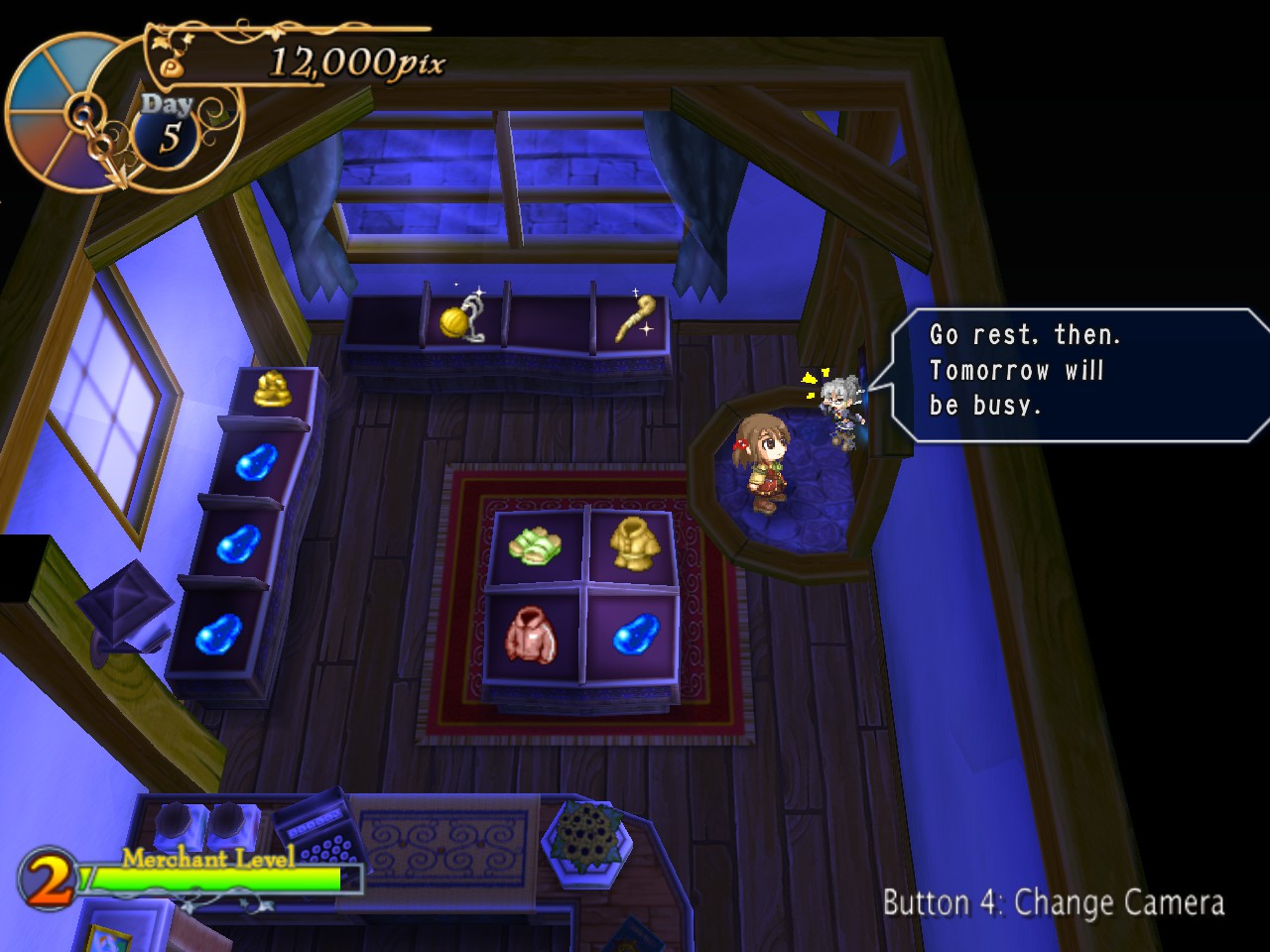
Task: Advance the "Go rest, then" dialogue bubble
Action: pyautogui.click(x=1077, y=372)
